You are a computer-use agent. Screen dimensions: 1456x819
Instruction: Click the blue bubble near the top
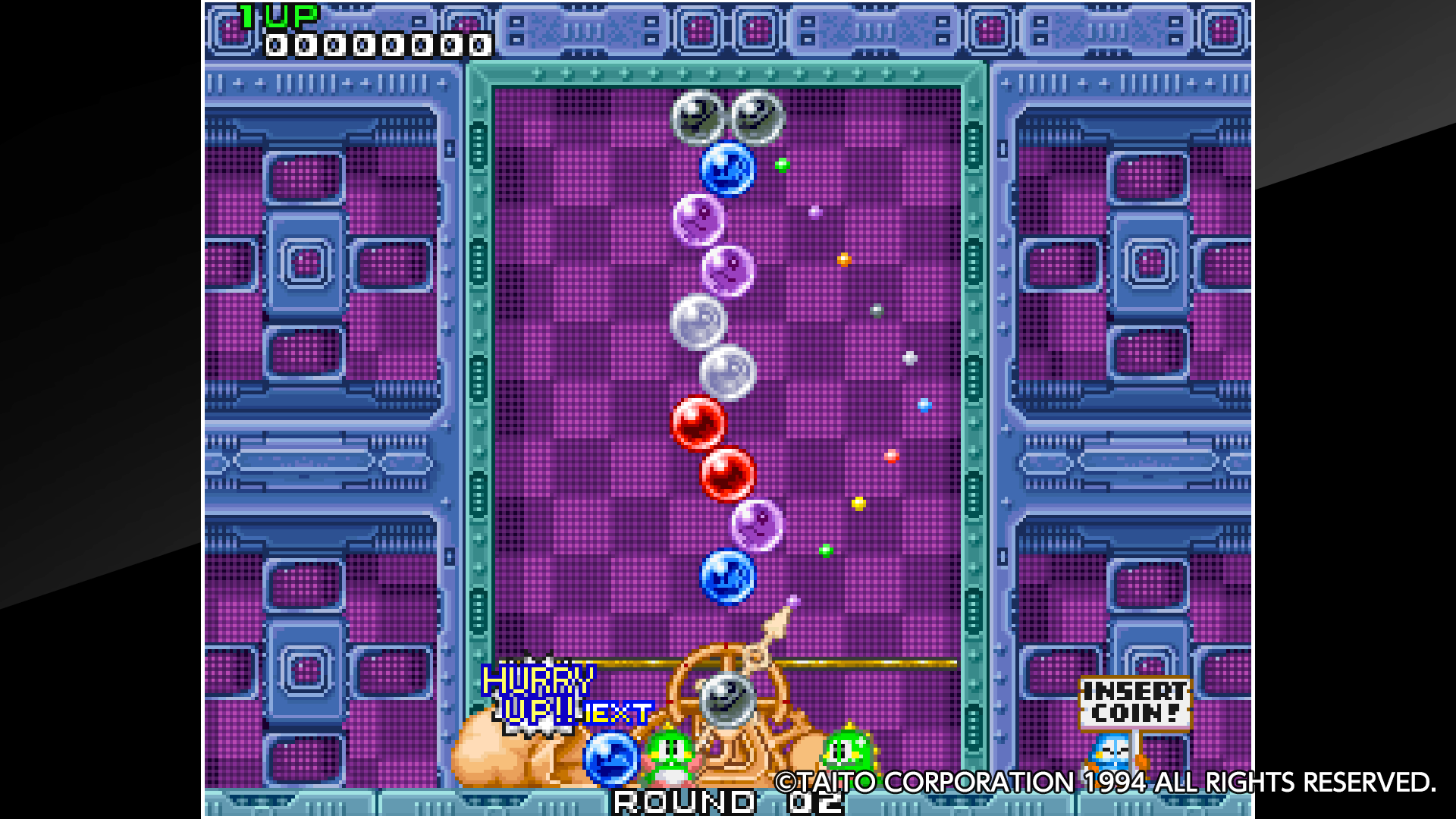coord(729,169)
